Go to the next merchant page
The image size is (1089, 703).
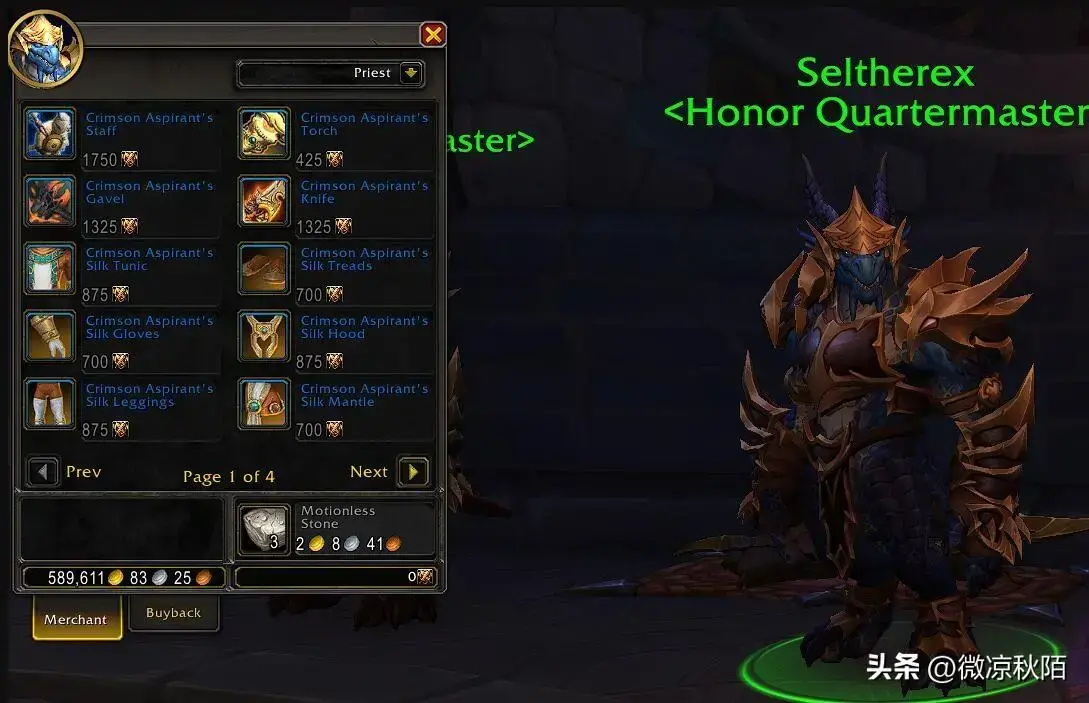click(412, 472)
